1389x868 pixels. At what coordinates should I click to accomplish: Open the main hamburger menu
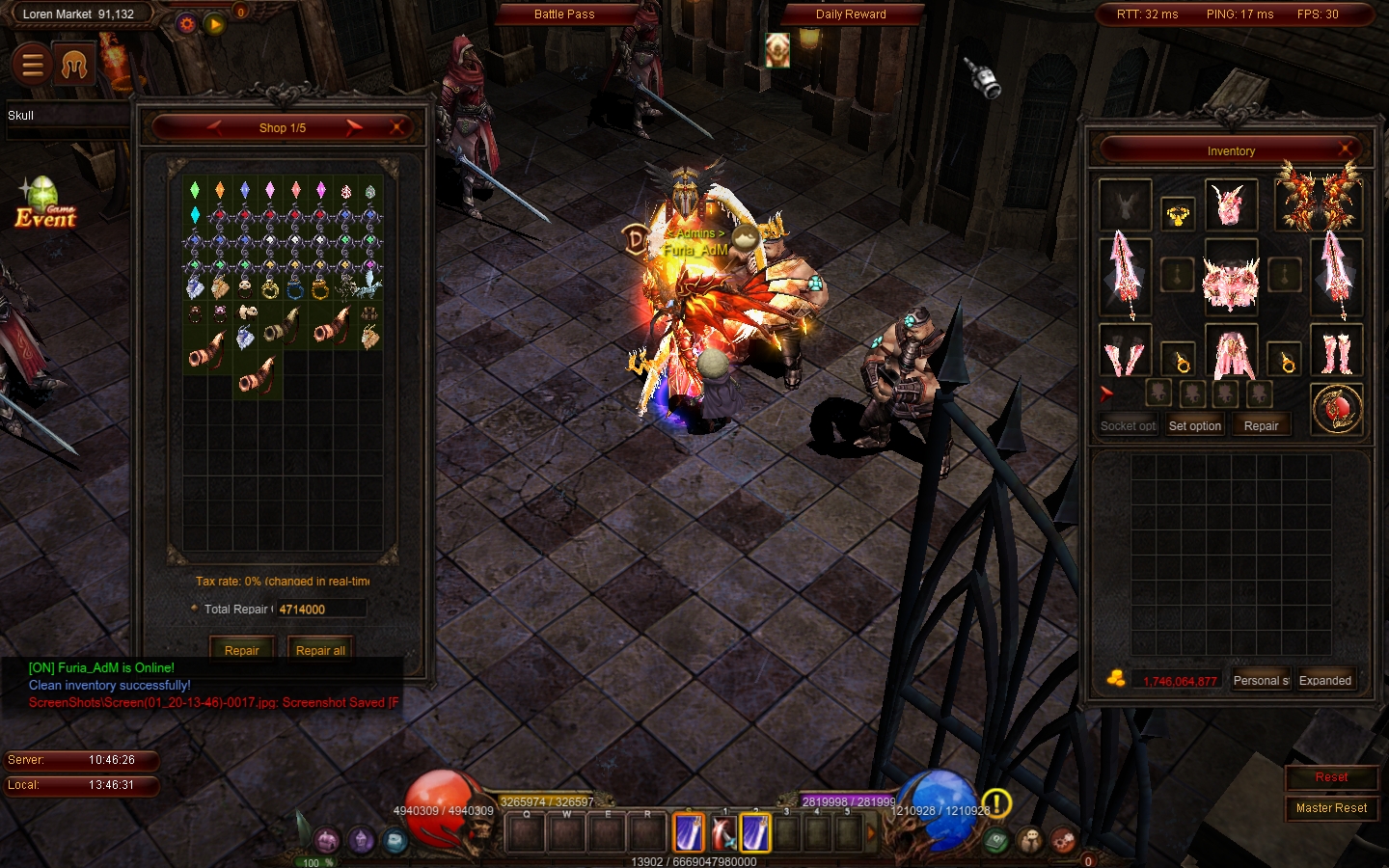pyautogui.click(x=33, y=65)
